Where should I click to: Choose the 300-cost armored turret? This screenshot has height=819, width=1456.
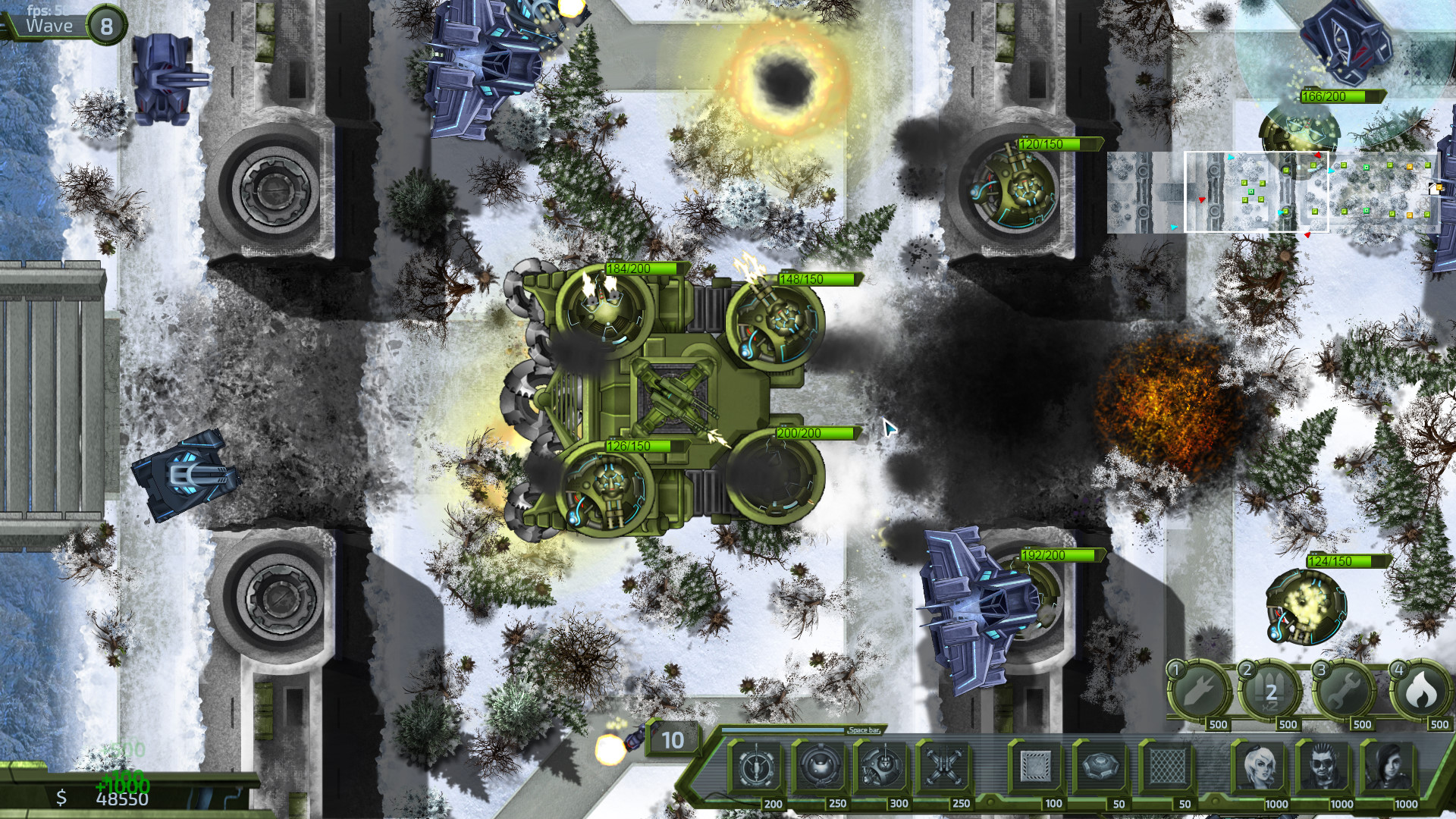point(881,769)
